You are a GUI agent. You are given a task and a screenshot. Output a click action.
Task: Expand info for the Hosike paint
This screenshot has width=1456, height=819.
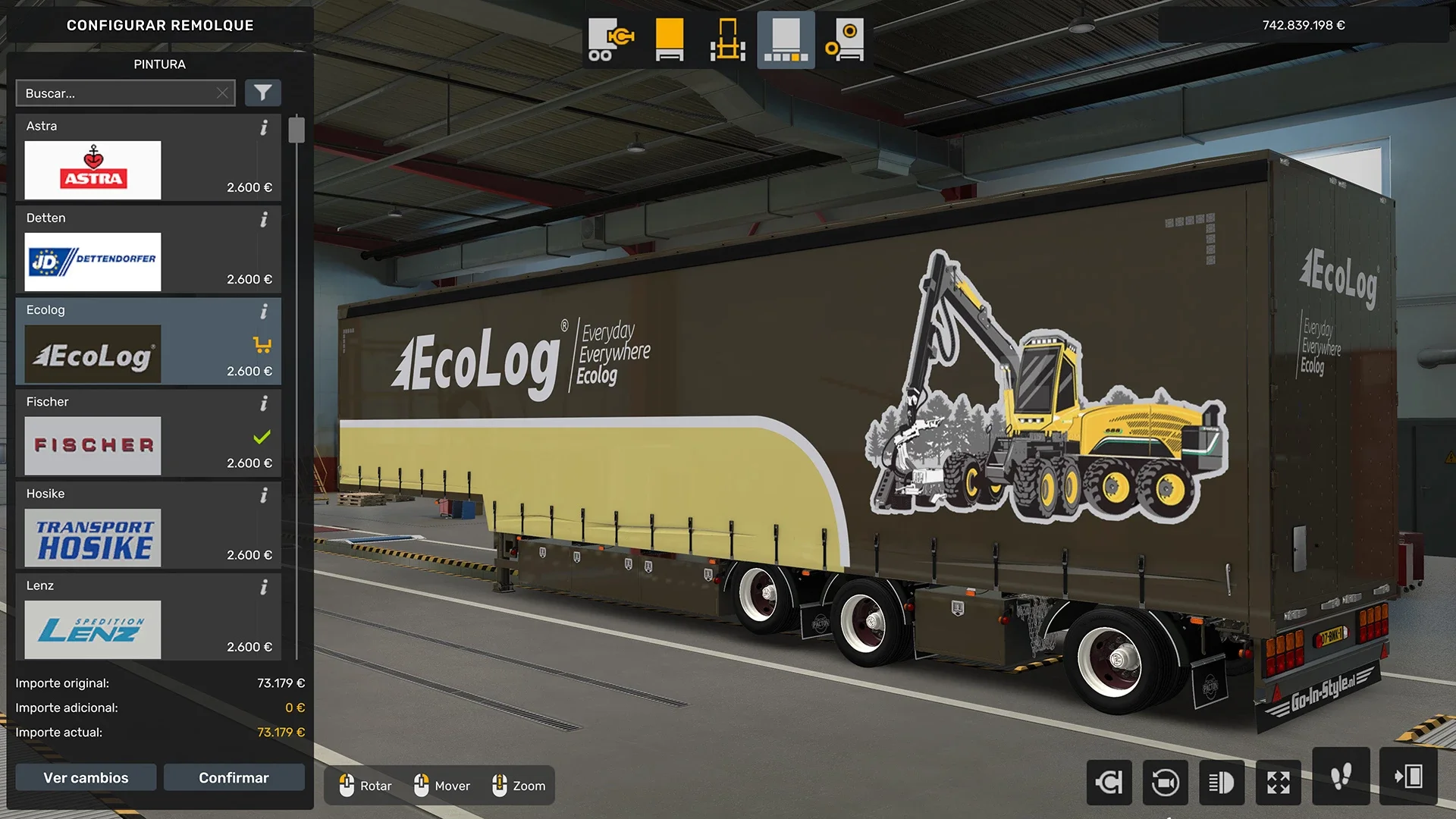click(x=264, y=495)
